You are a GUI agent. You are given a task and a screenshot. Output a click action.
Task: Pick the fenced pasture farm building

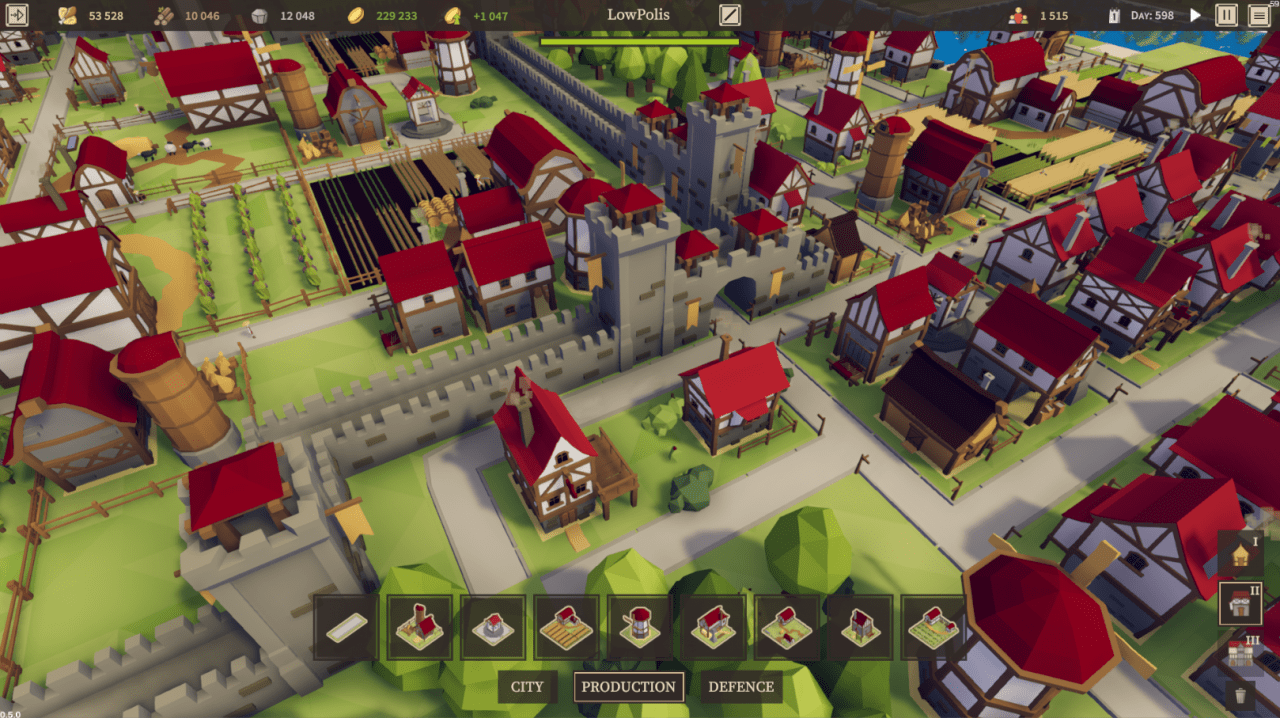pyautogui.click(x=934, y=628)
